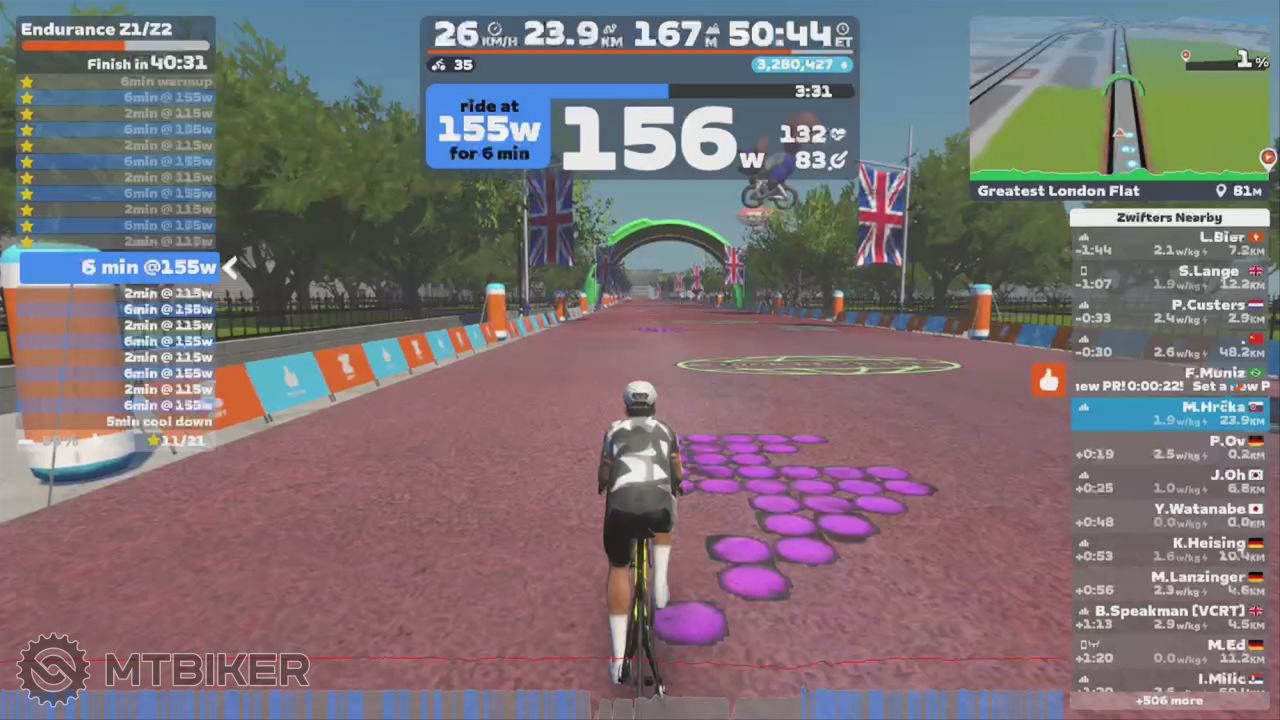This screenshot has height=720, width=1280.
Task: Click the current 6 min @155w workout block
Action: (x=120, y=267)
